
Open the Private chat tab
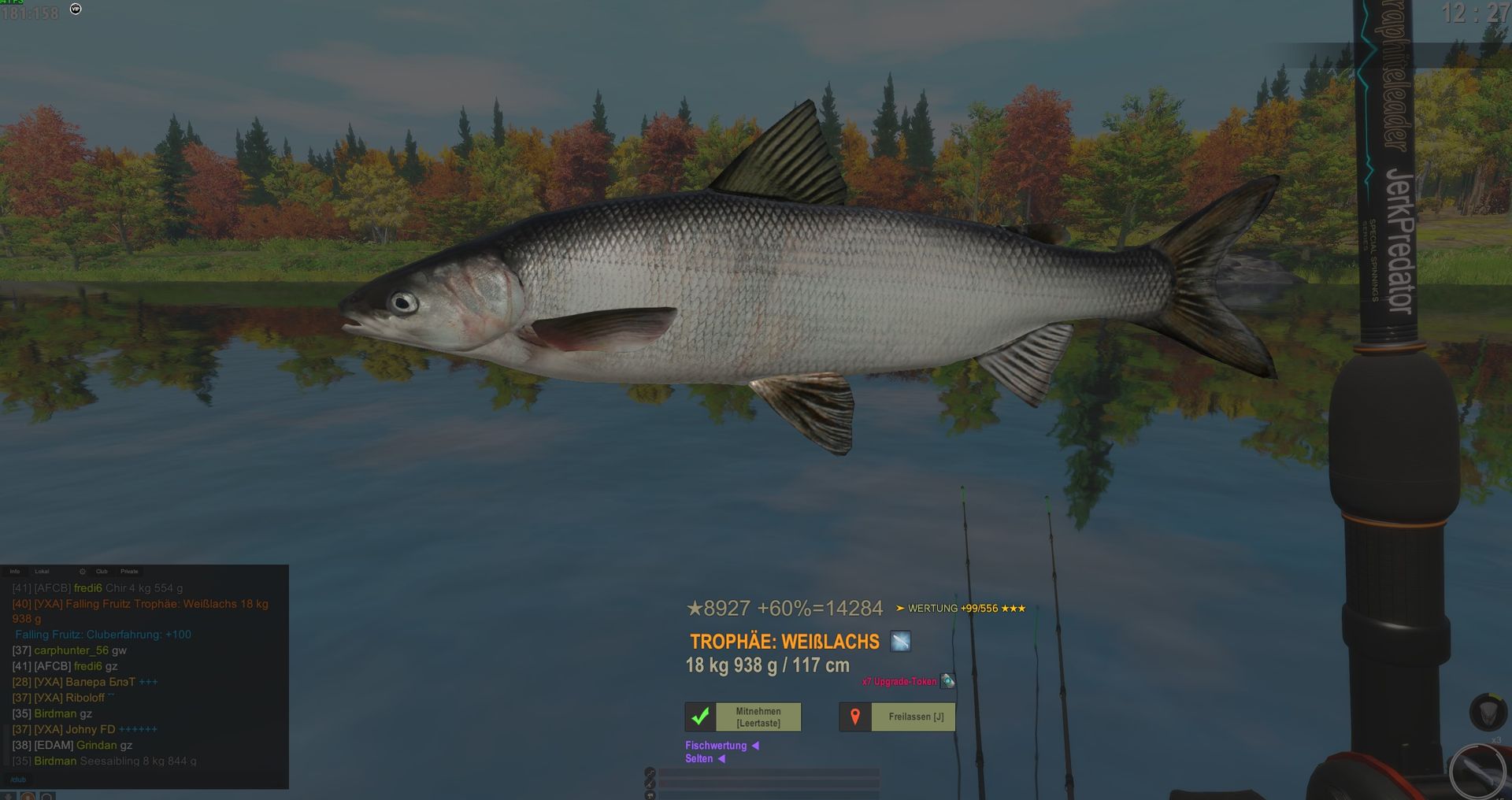[129, 572]
